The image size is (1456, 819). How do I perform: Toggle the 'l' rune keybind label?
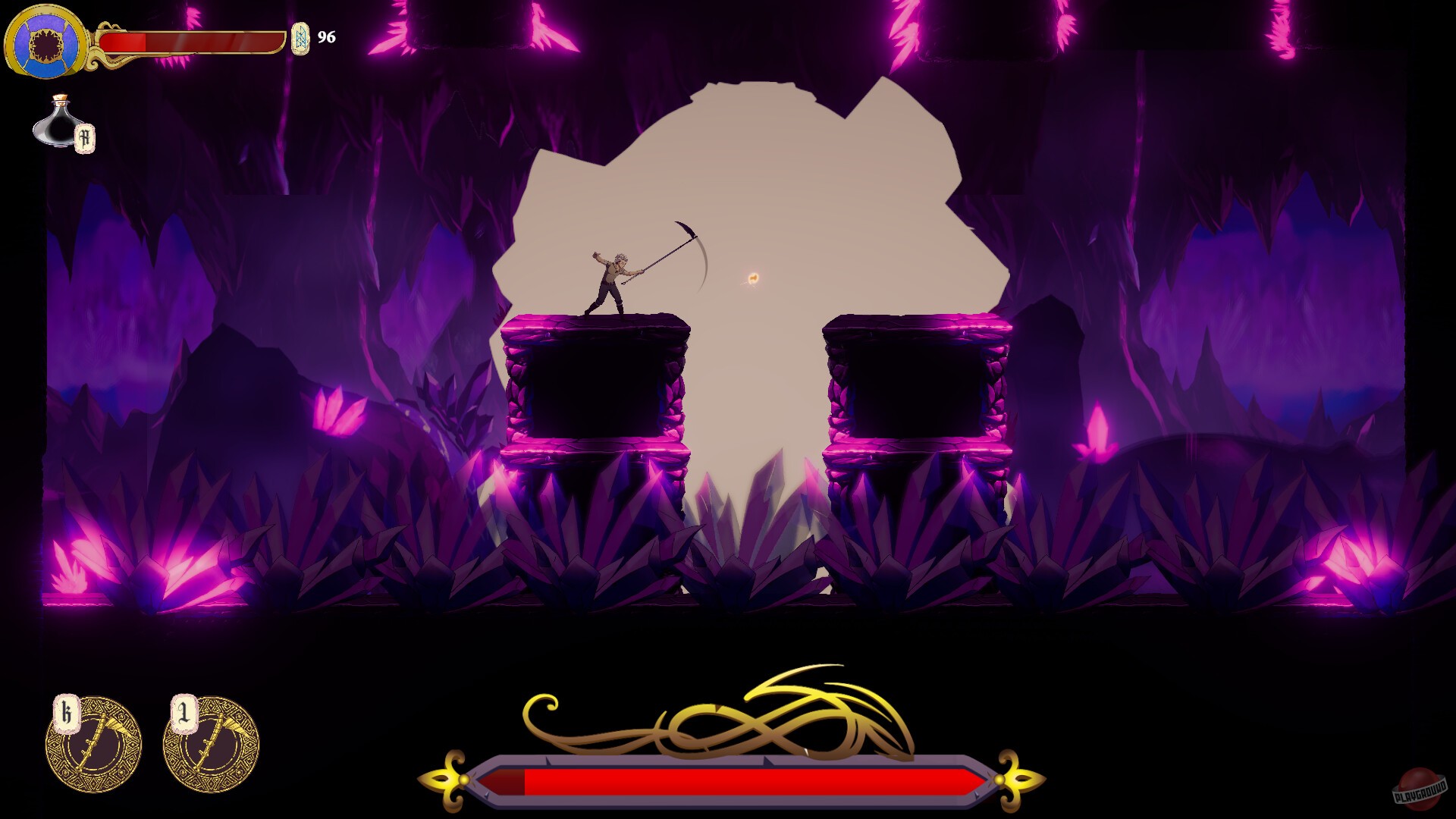click(x=182, y=711)
